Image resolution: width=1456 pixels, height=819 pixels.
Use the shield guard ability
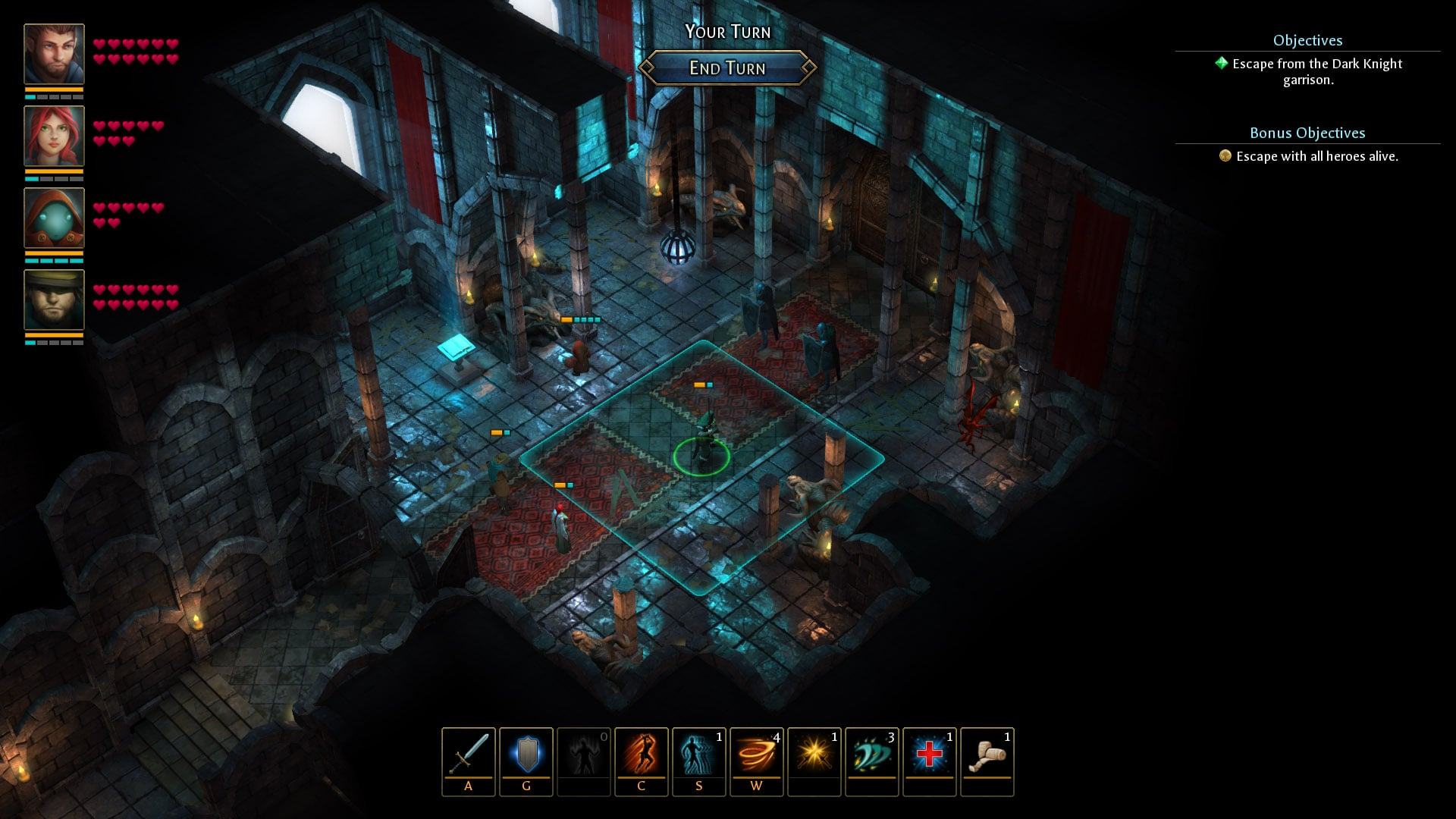pos(526,755)
